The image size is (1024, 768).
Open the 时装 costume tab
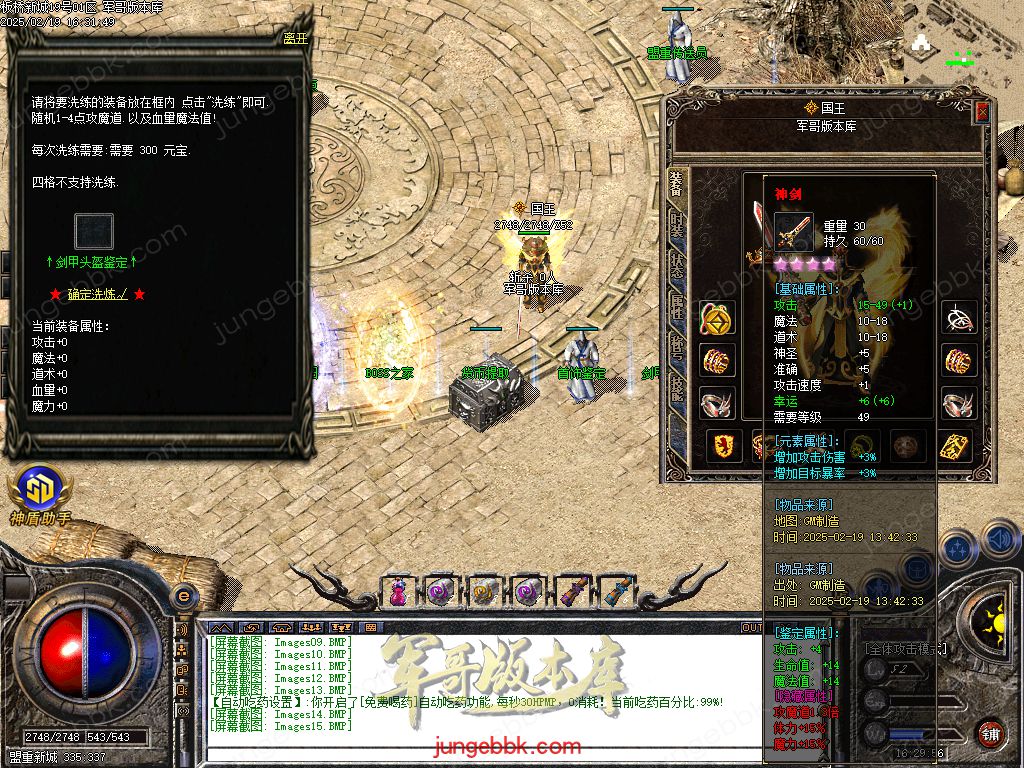(677, 223)
